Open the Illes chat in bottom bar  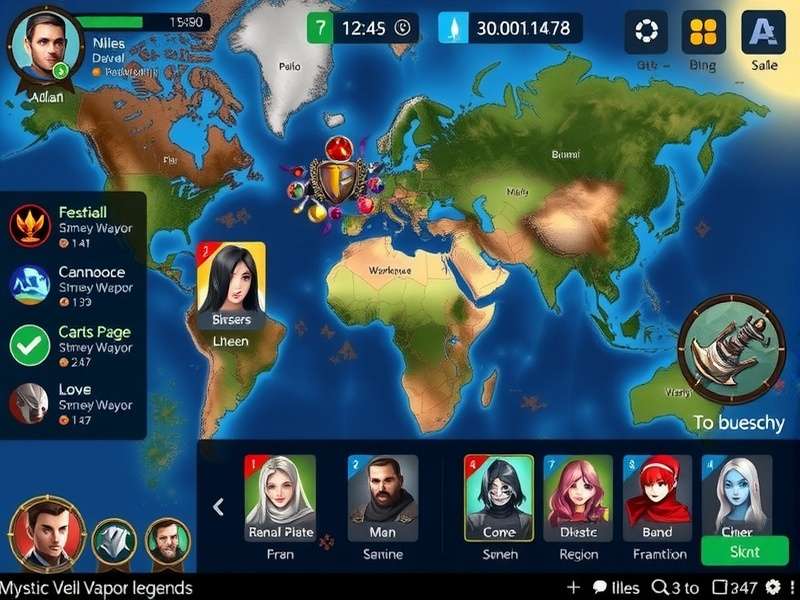tap(617, 587)
